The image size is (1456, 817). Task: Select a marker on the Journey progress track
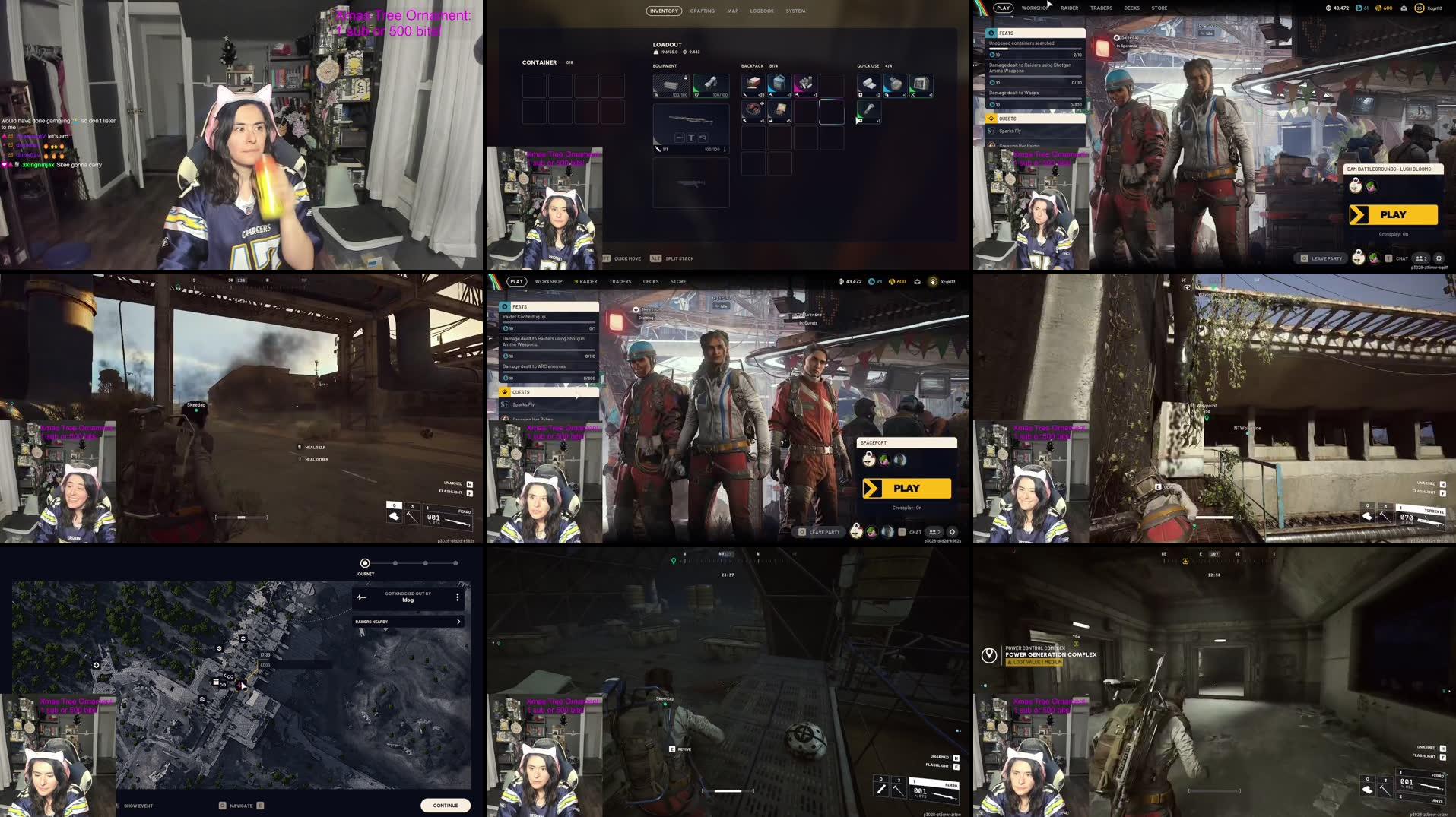coord(395,563)
